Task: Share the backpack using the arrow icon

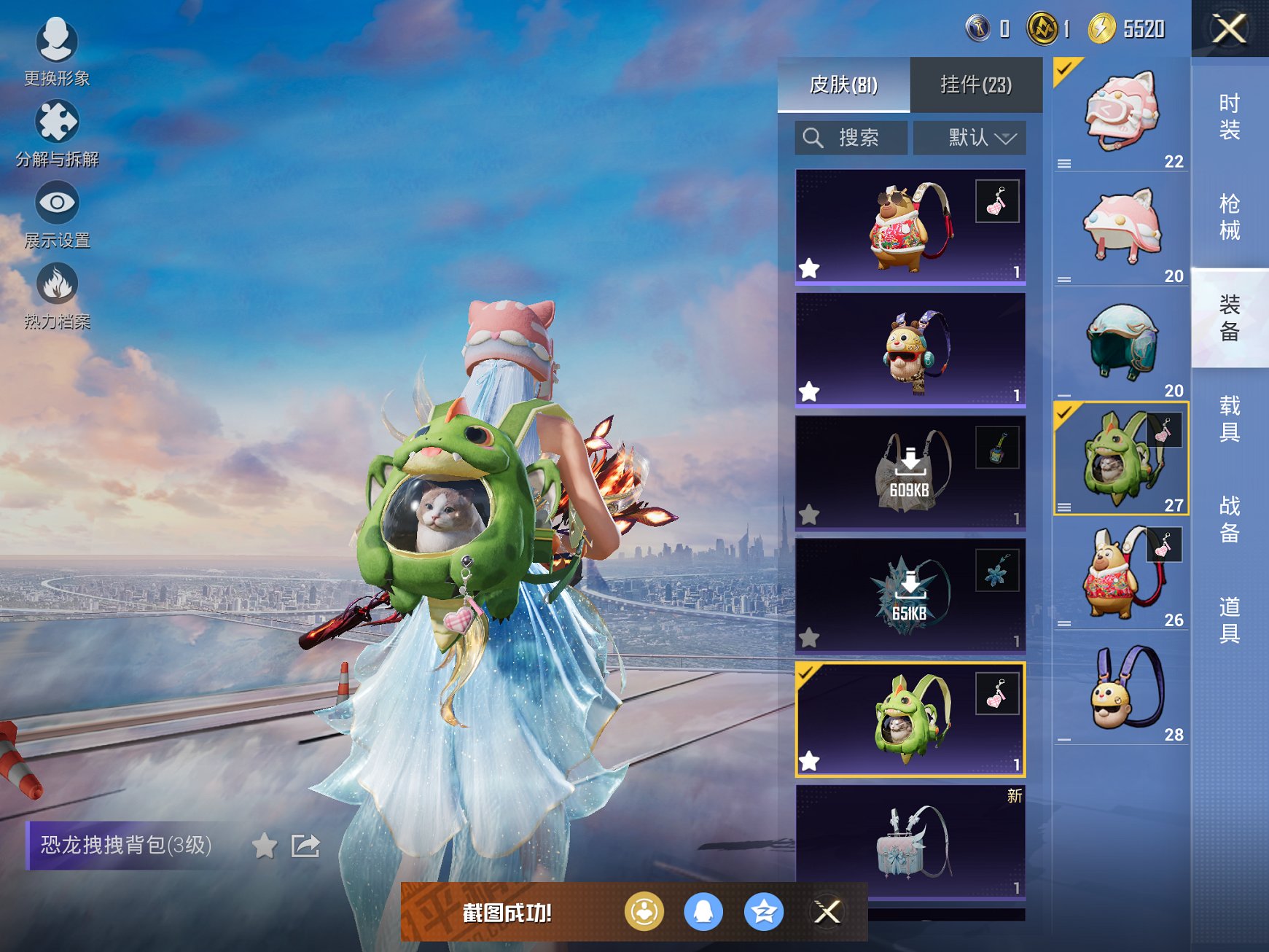Action: 305,846
